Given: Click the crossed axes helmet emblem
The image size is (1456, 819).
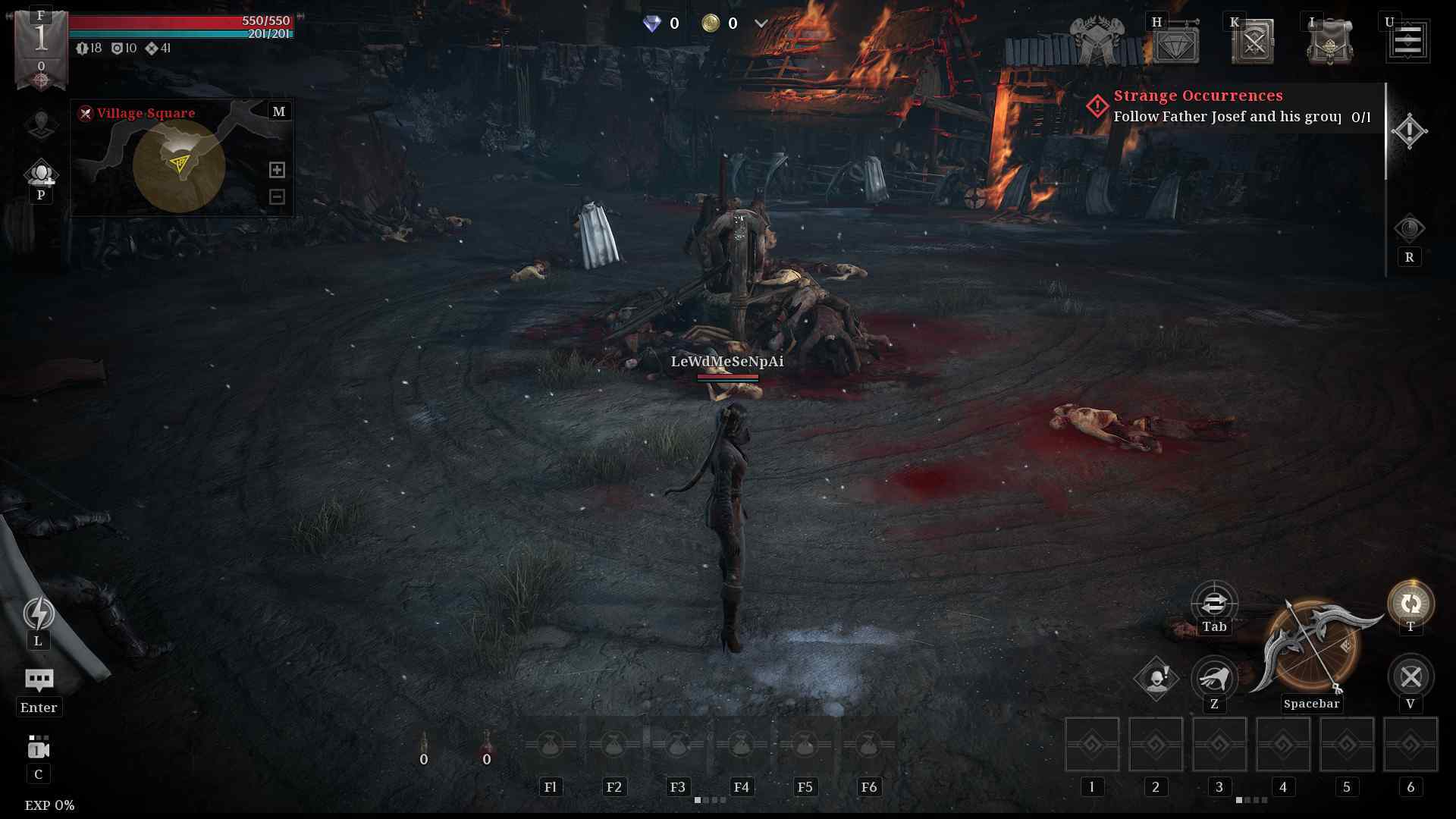Looking at the screenshot, I should [x=1097, y=42].
